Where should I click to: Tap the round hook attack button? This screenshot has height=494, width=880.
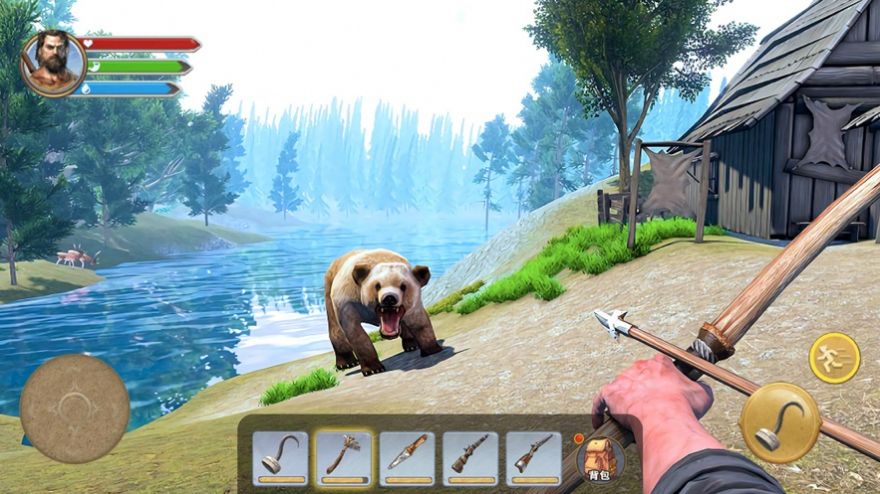click(x=779, y=422)
